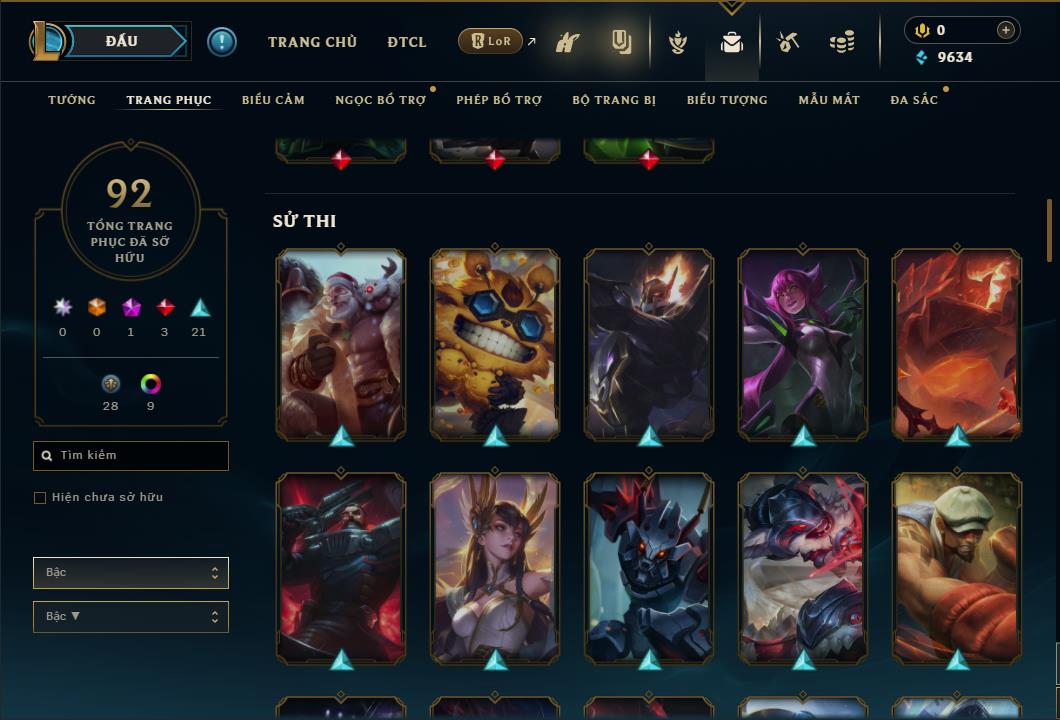Toggle the Hiện chưa sở hữu checkbox
This screenshot has width=1060, height=720.
pos(40,498)
